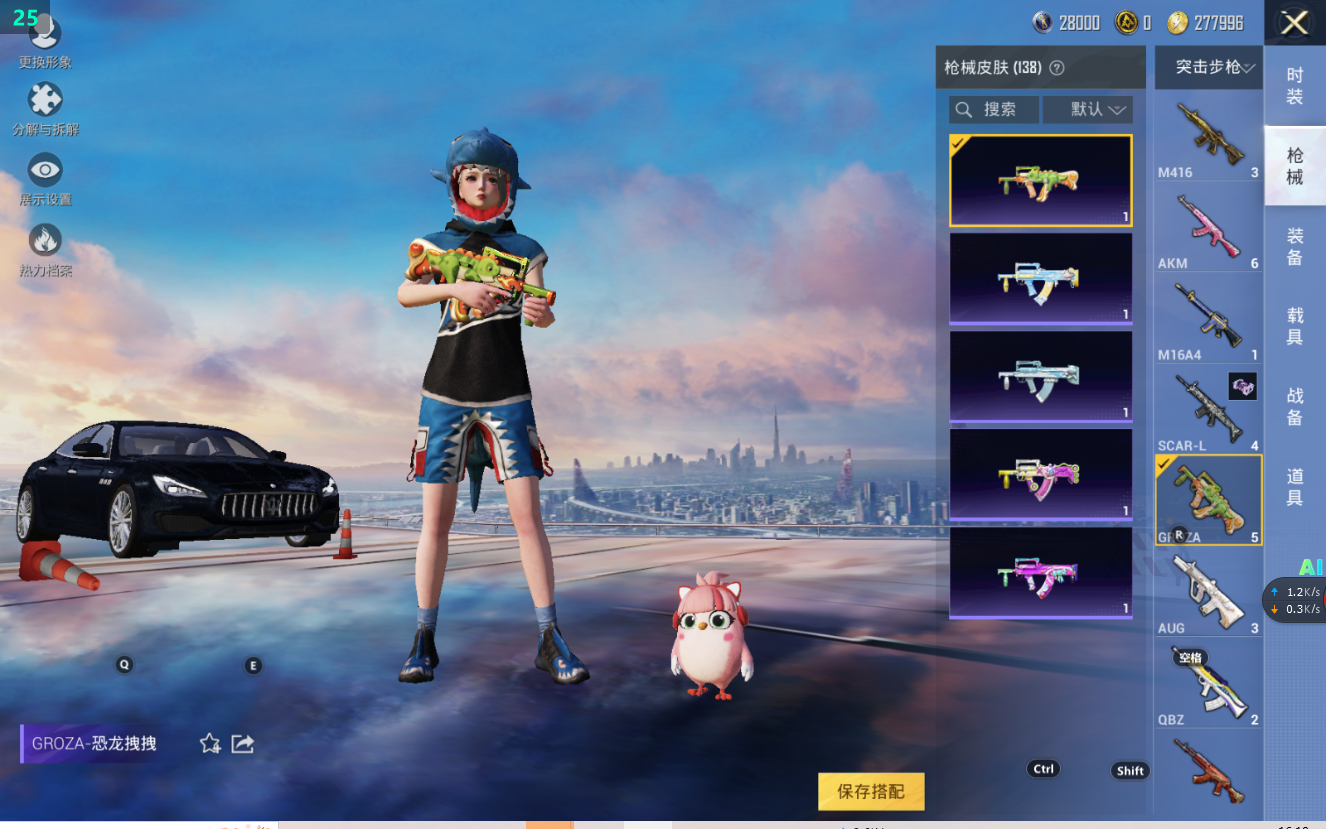The height and width of the screenshot is (829, 1326).
Task: Close the wardrobe with the X button
Action: (1294, 23)
